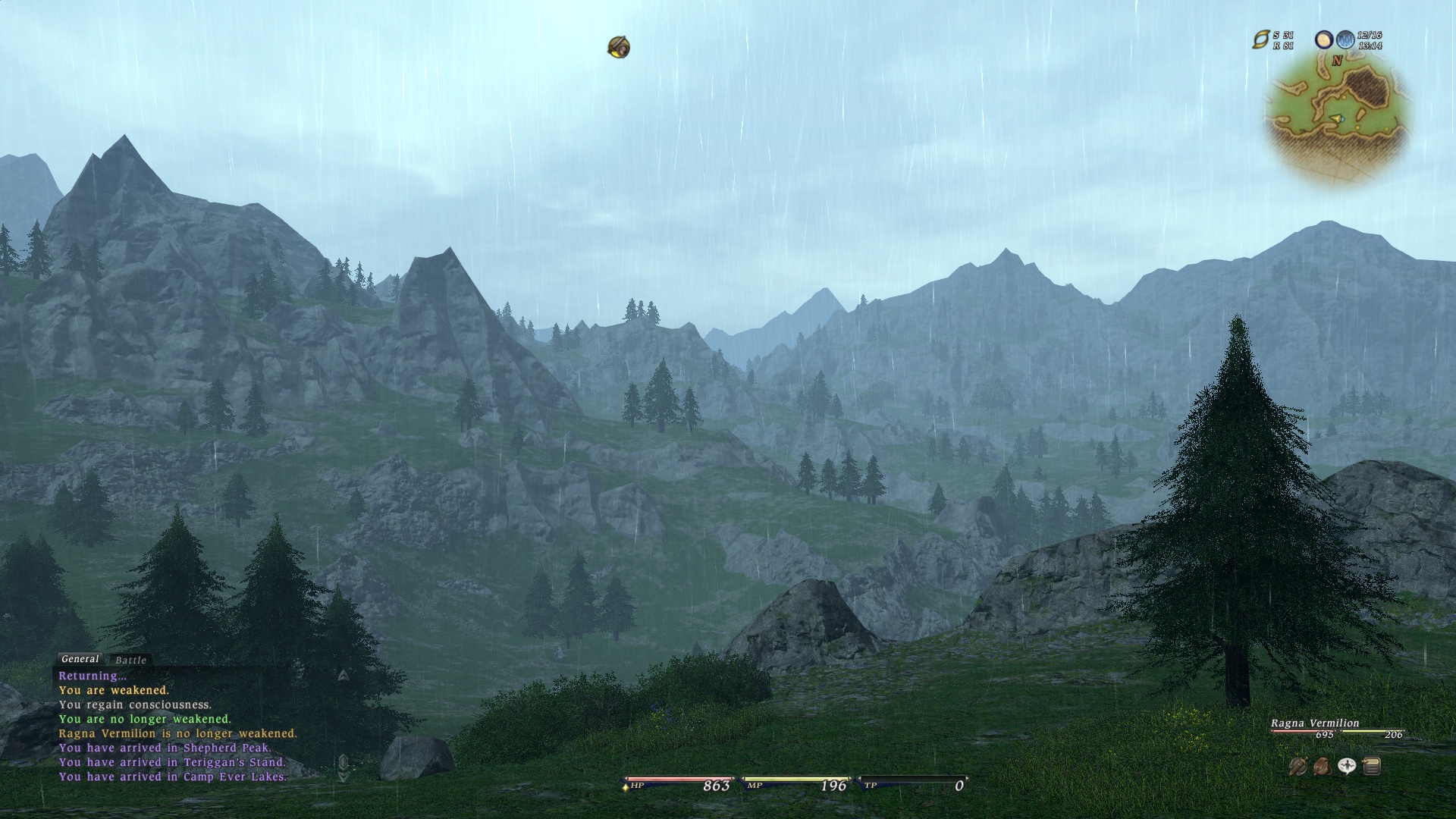1456x819 pixels.
Task: Select Ragna Vermilion in the party list
Action: tap(1315, 723)
